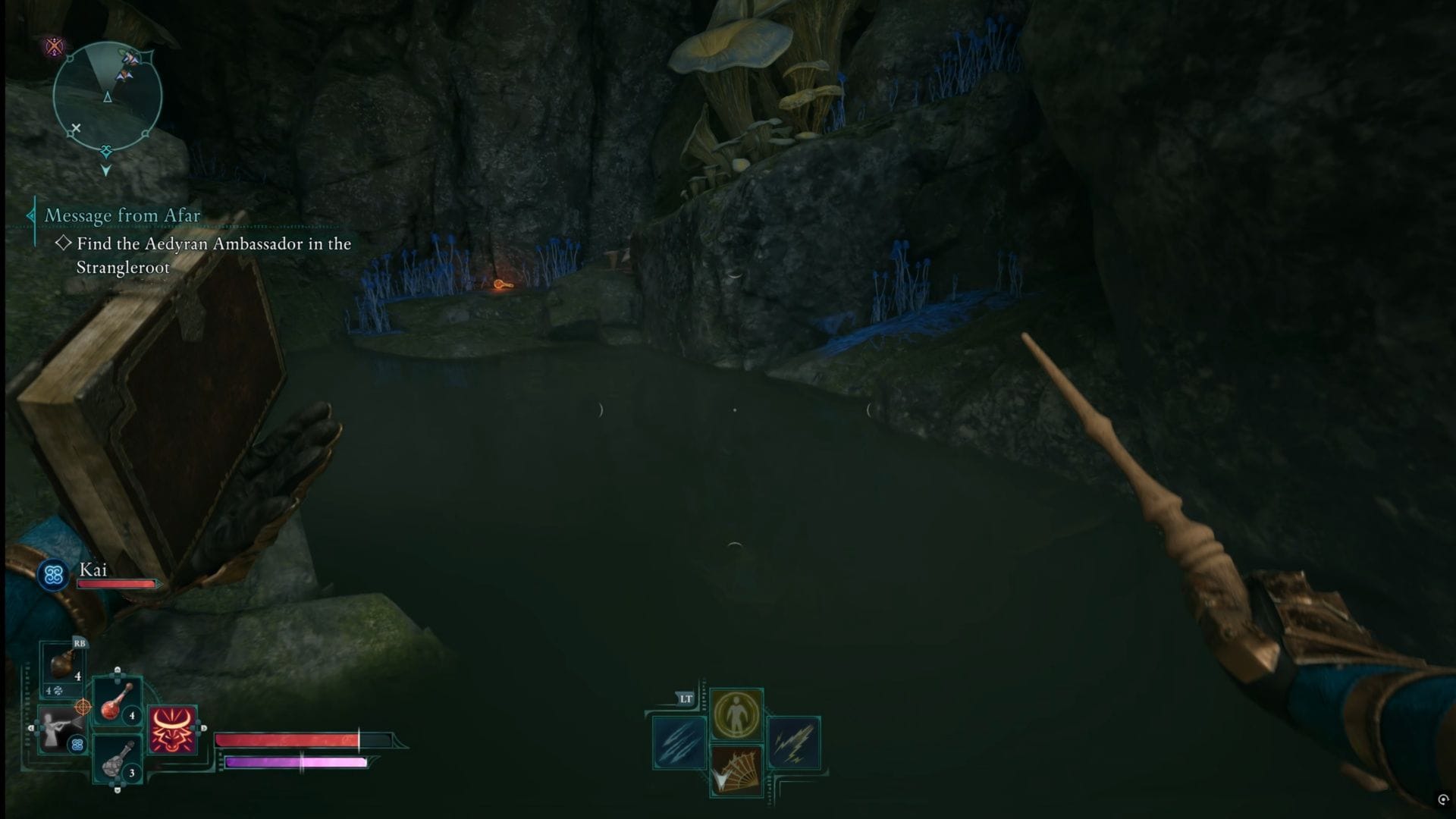The height and width of the screenshot is (819, 1456).
Task: Use the grey essence potion slot
Action: [x=118, y=759]
